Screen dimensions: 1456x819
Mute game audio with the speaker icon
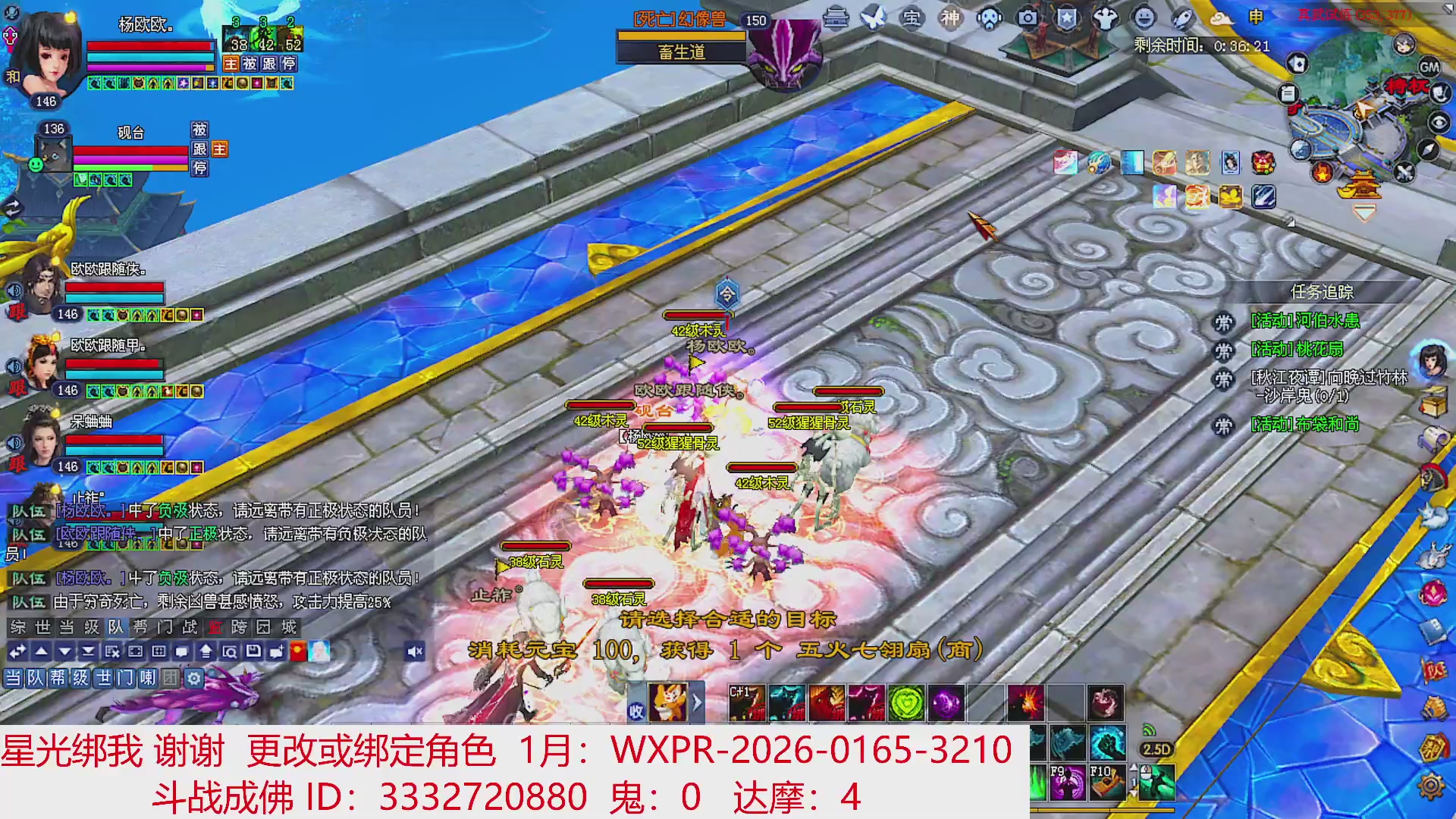coord(413,651)
